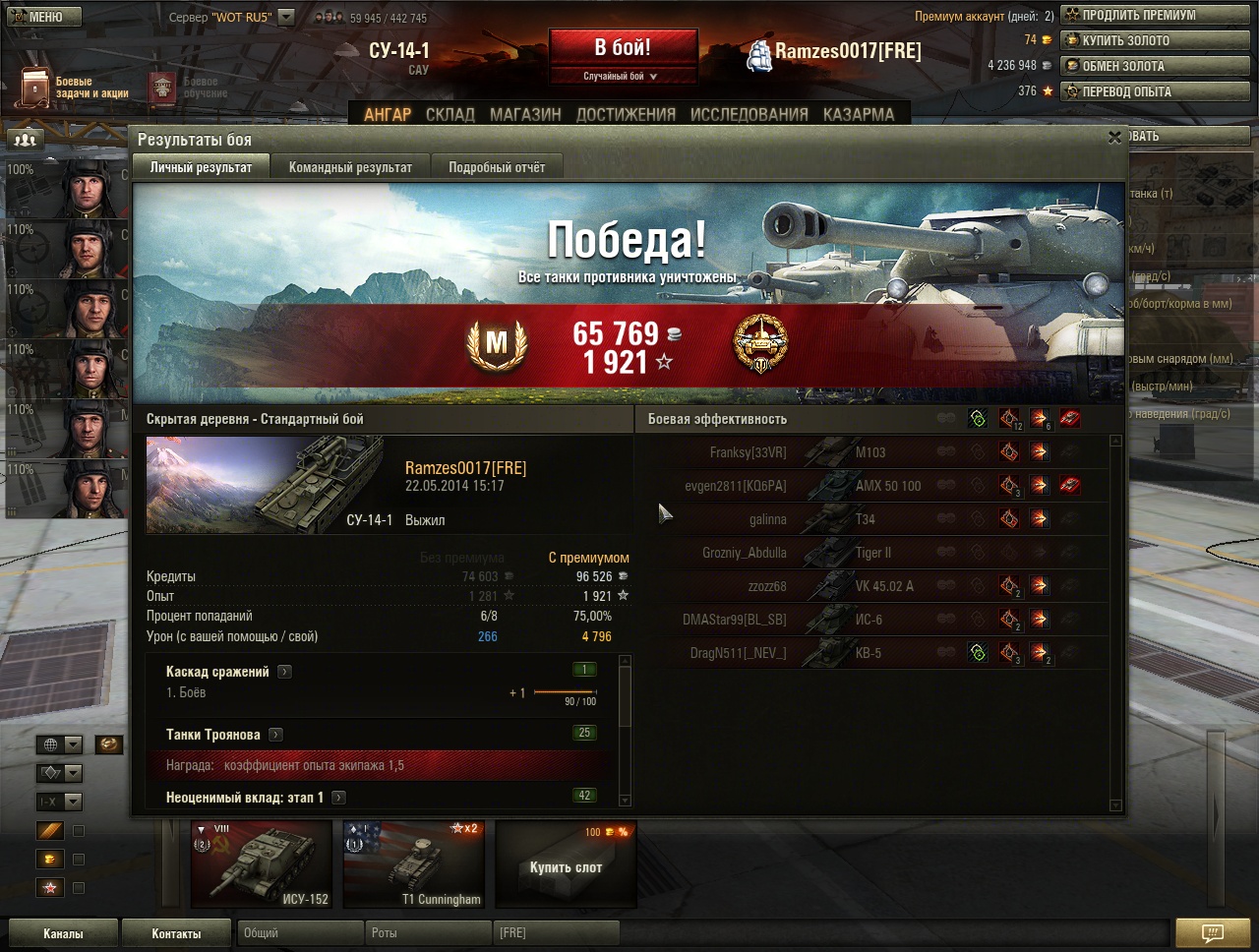This screenshot has height=952, width=1259.
Task: Buy a new slot with Купить слот
Action: (x=566, y=864)
